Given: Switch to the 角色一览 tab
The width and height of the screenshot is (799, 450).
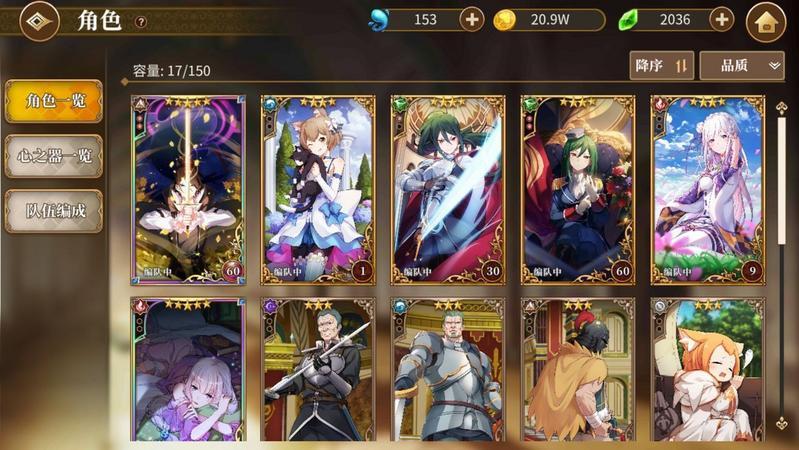Looking at the screenshot, I should pyautogui.click(x=53, y=101).
